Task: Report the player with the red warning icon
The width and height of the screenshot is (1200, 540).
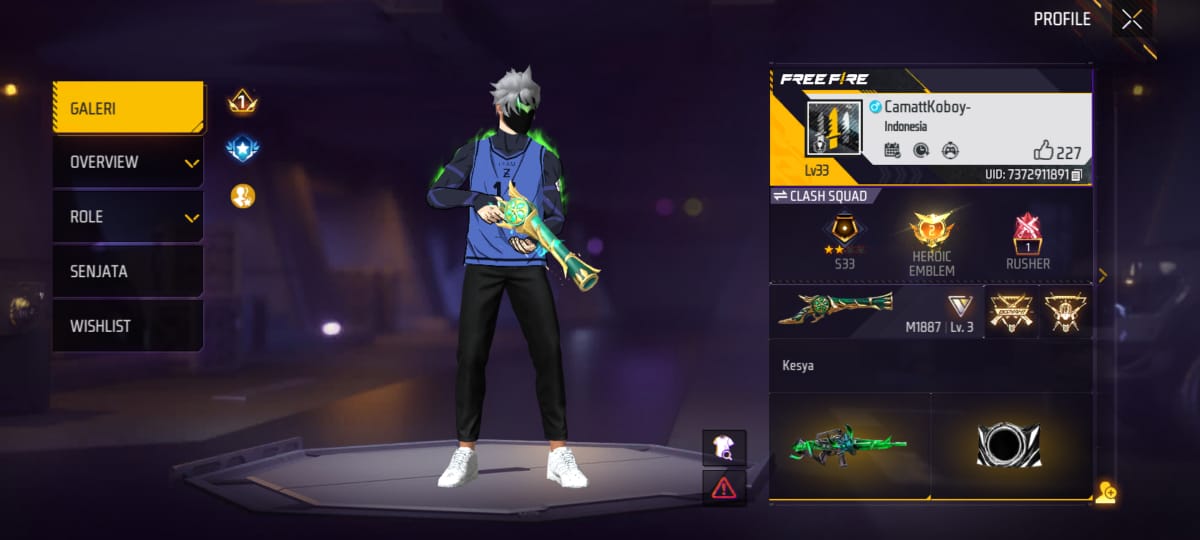Action: [x=723, y=487]
